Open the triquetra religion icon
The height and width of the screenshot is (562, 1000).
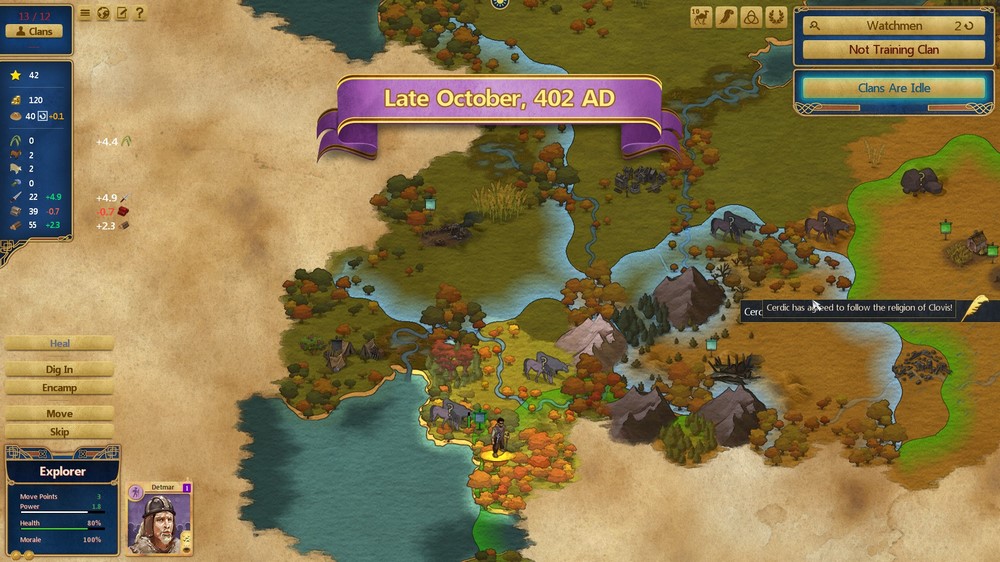(x=750, y=17)
